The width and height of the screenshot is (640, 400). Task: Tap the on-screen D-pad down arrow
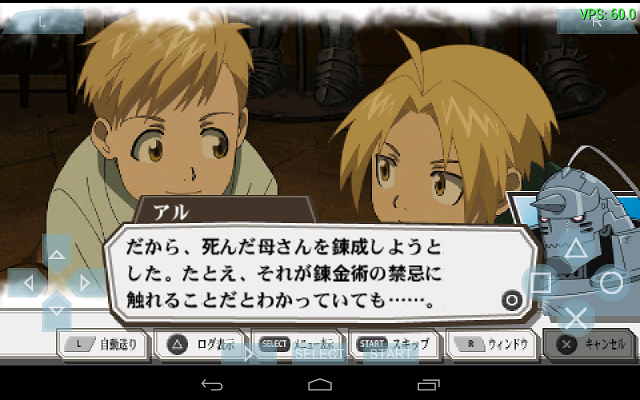coord(57,312)
